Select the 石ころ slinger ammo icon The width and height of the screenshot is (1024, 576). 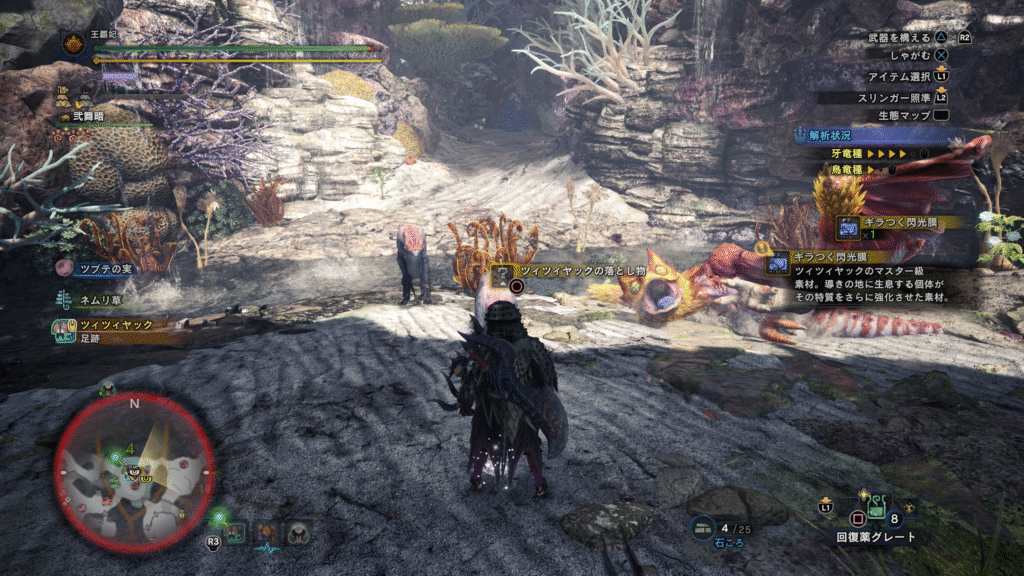tap(704, 528)
